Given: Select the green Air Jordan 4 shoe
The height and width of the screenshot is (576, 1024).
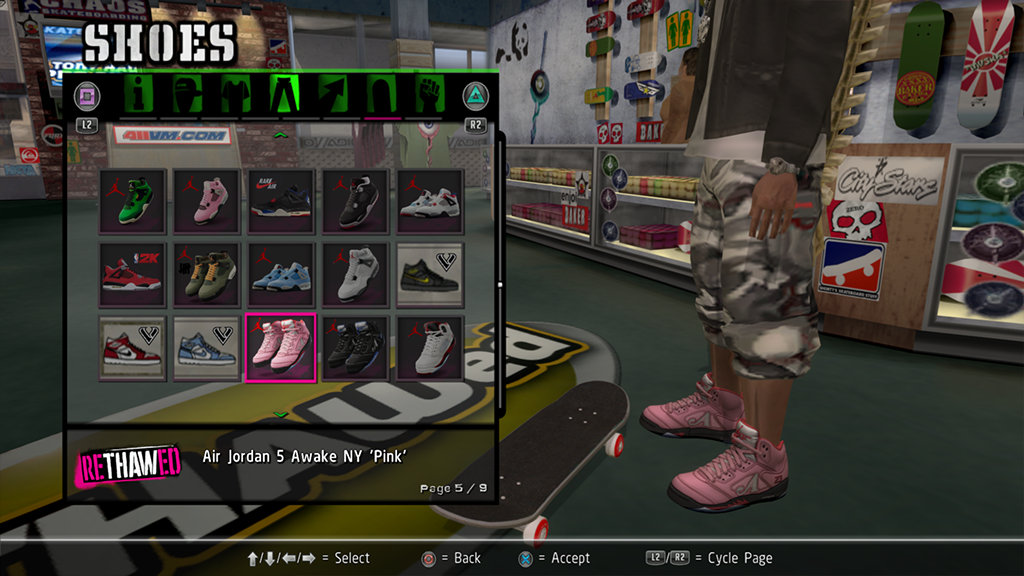Looking at the screenshot, I should pyautogui.click(x=132, y=201).
